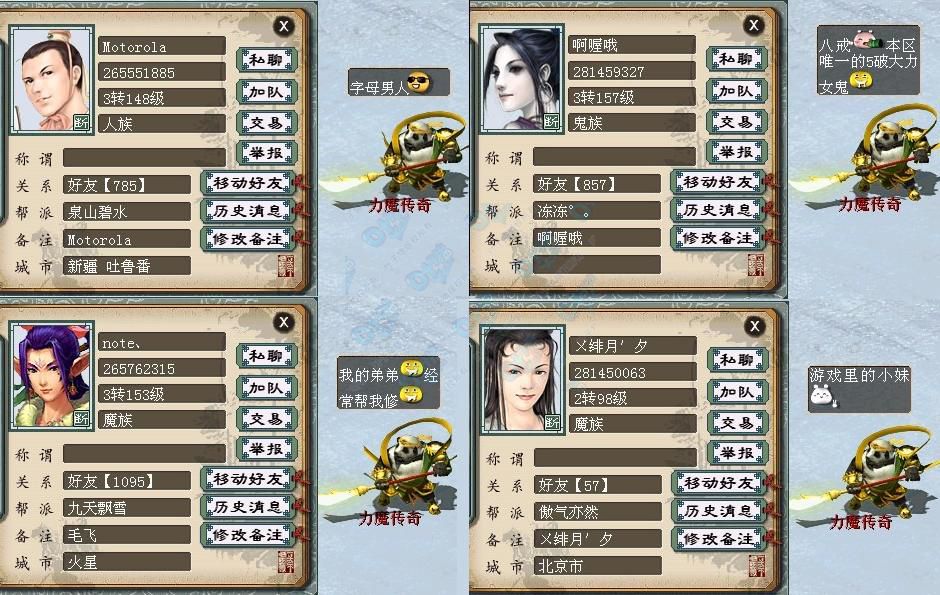940x595 pixels.
Task: Report 啊喔哦 using the 举报 button
Action: (x=736, y=152)
